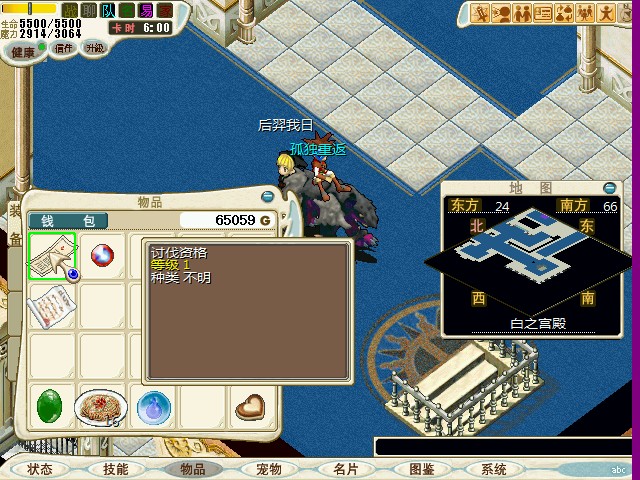
Task: Open the 宠物 pet menu
Action: (x=268, y=469)
